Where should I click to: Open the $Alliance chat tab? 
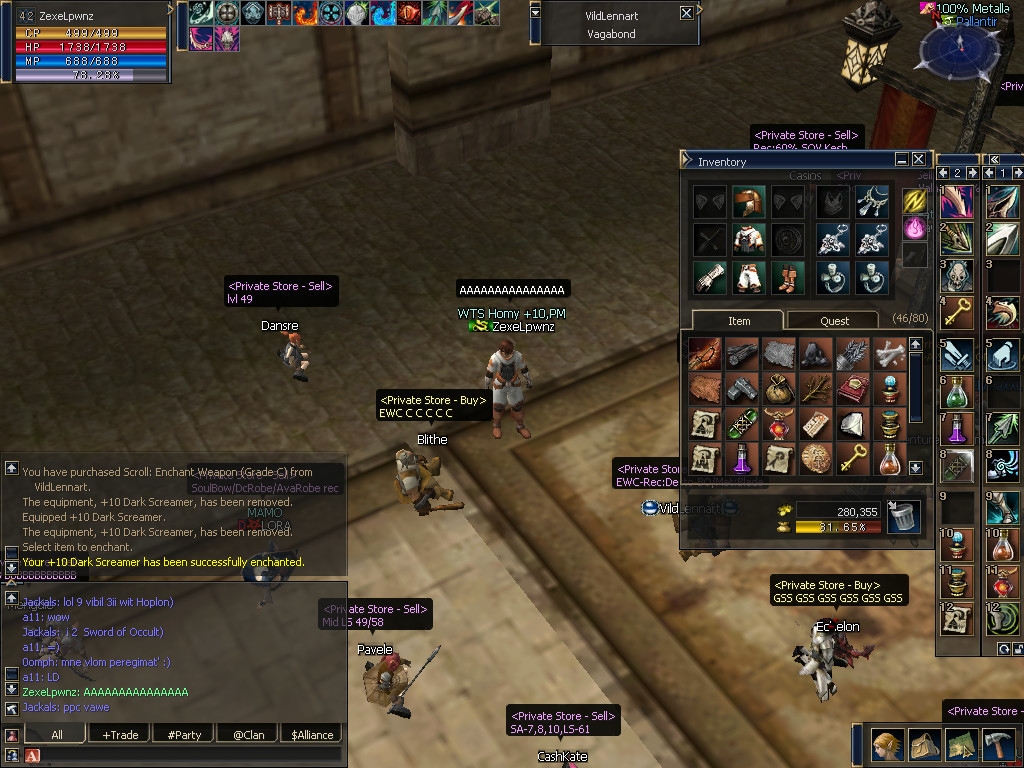(x=313, y=735)
